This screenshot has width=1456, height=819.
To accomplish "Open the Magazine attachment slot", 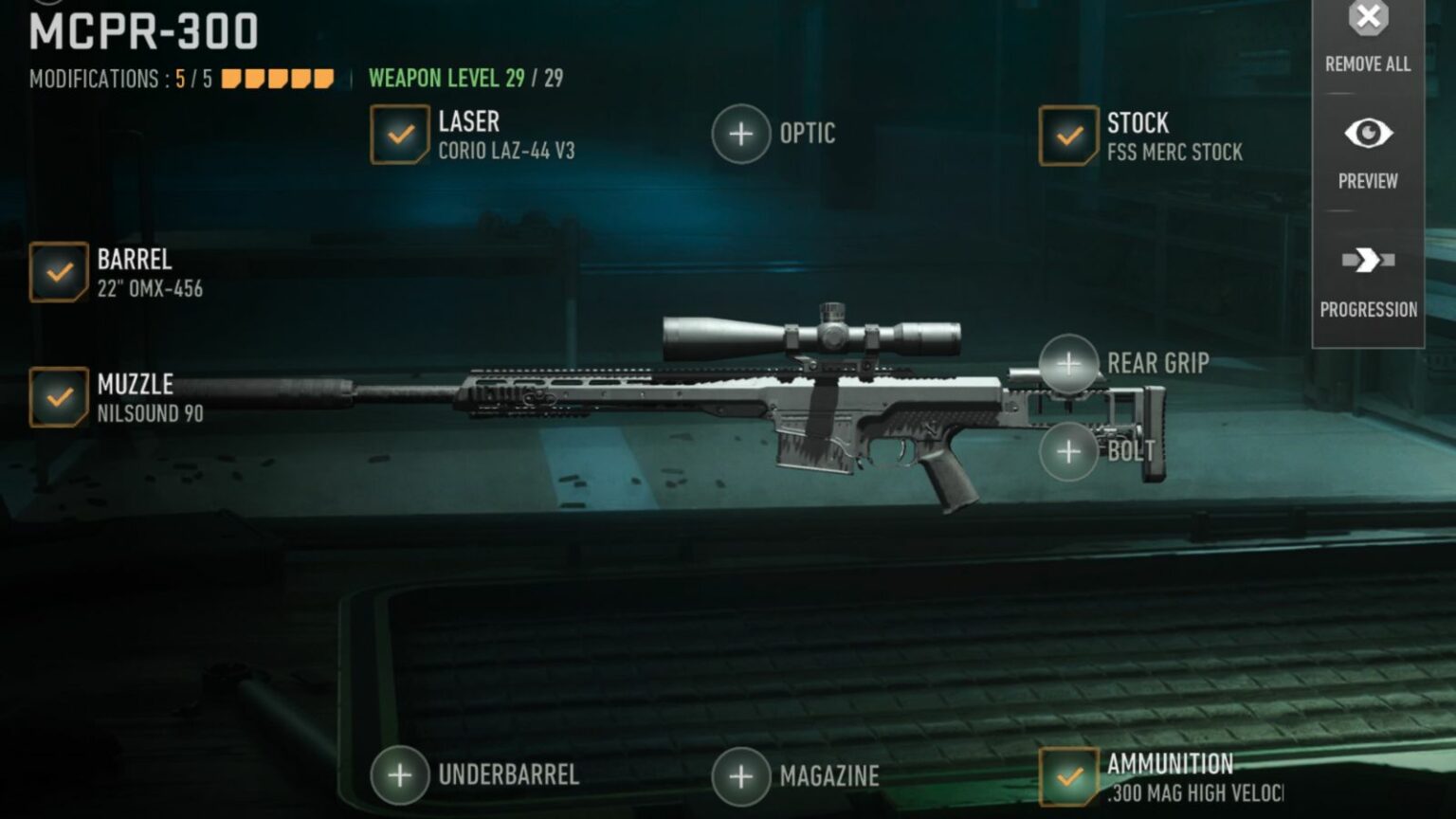I will click(x=738, y=774).
